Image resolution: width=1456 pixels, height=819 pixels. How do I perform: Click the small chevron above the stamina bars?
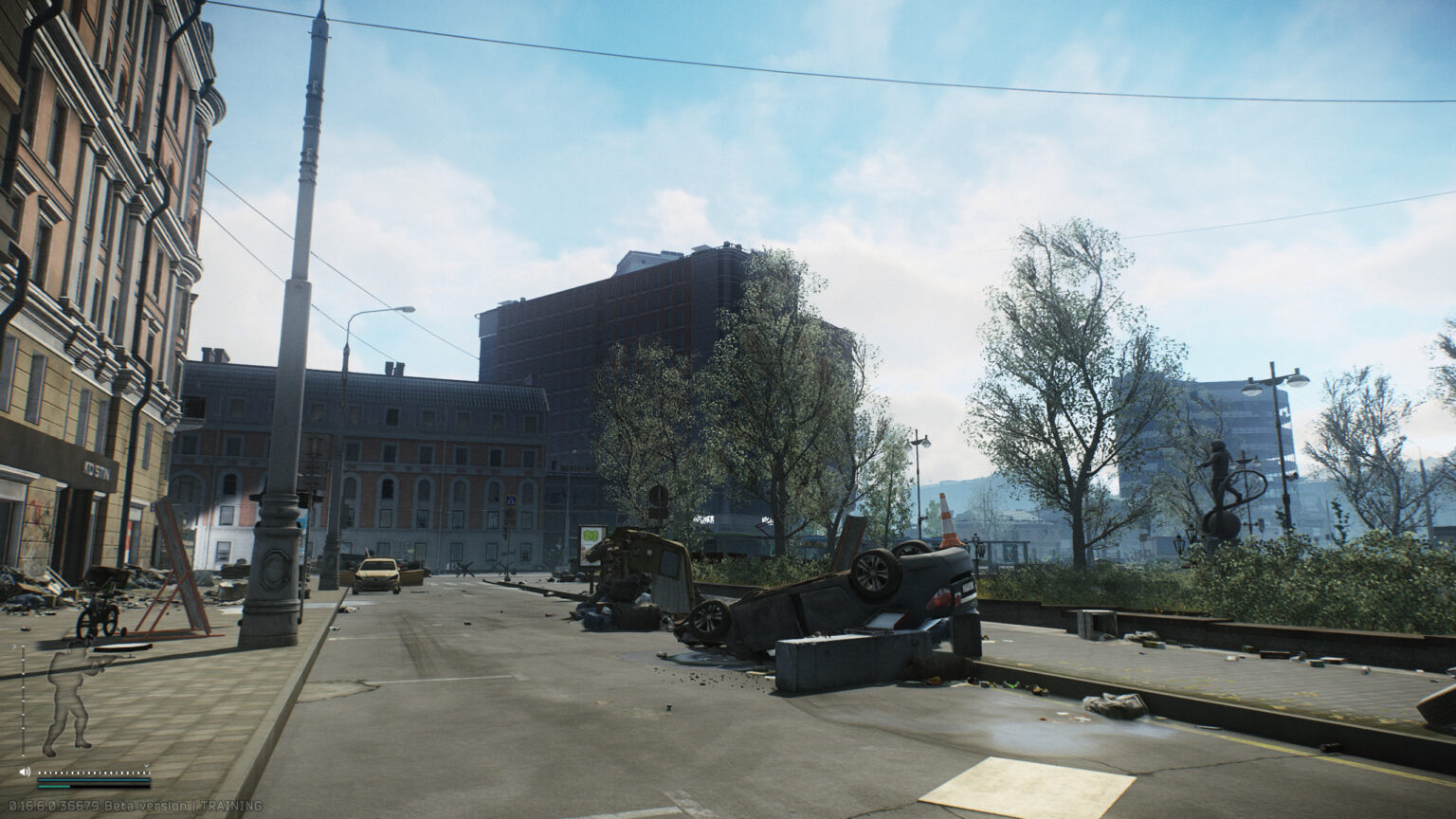coord(147,765)
